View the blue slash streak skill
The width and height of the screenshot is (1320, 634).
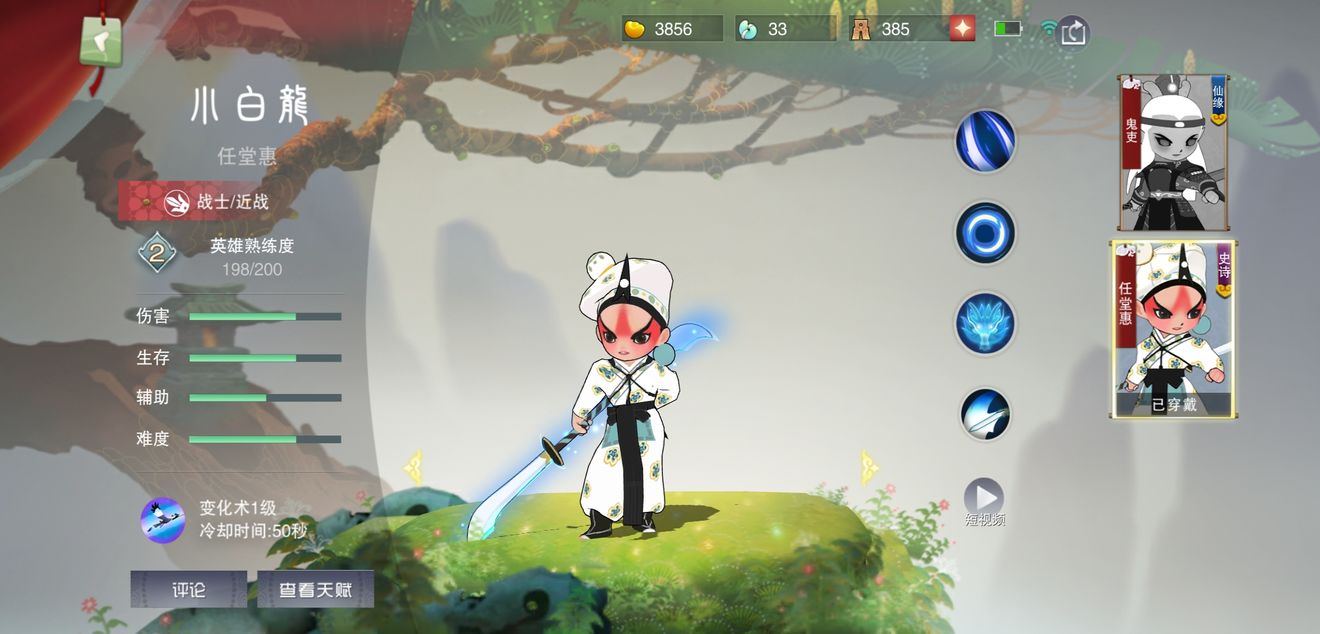click(x=985, y=141)
